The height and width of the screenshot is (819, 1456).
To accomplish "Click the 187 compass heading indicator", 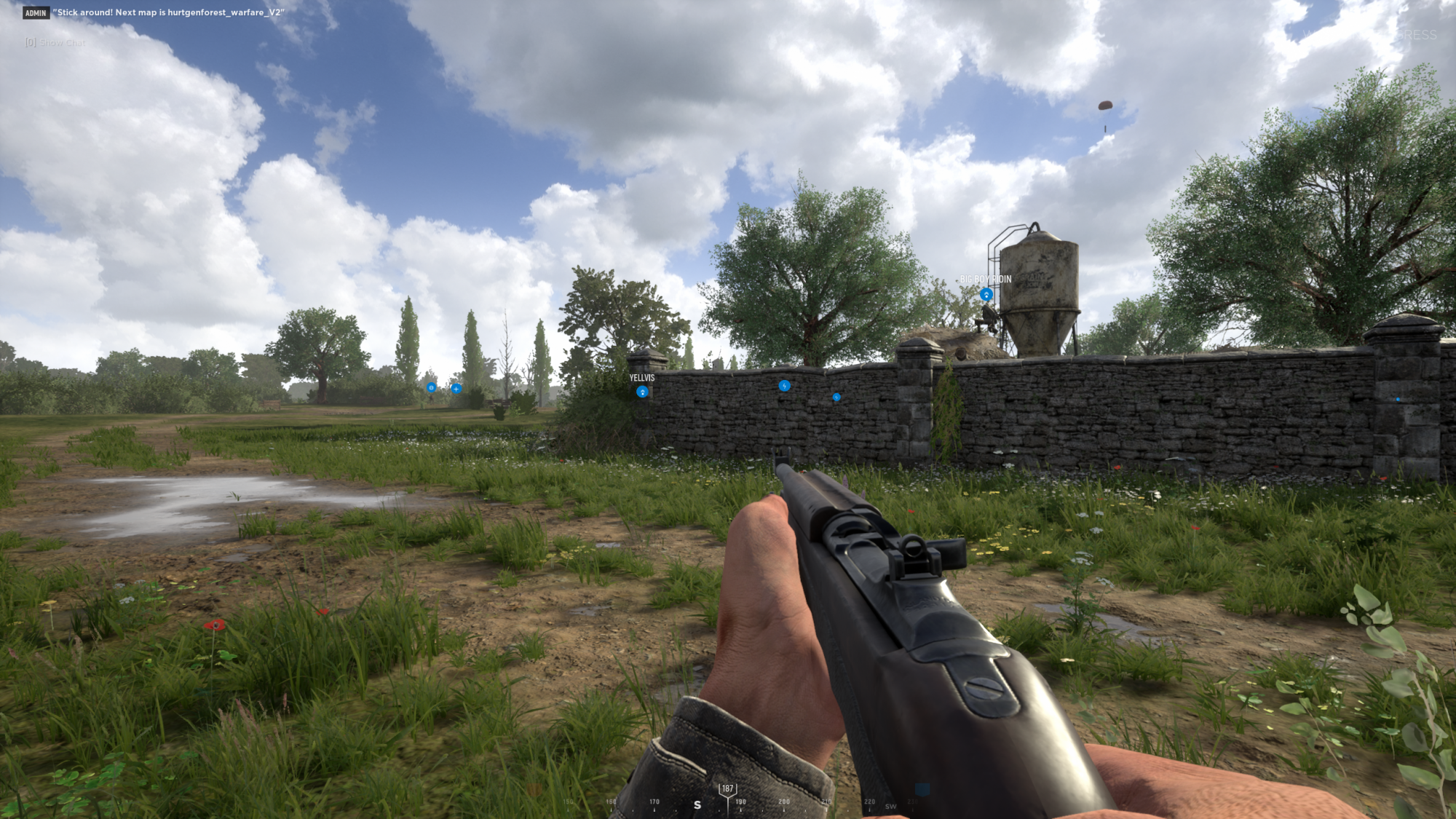I will [x=727, y=789].
